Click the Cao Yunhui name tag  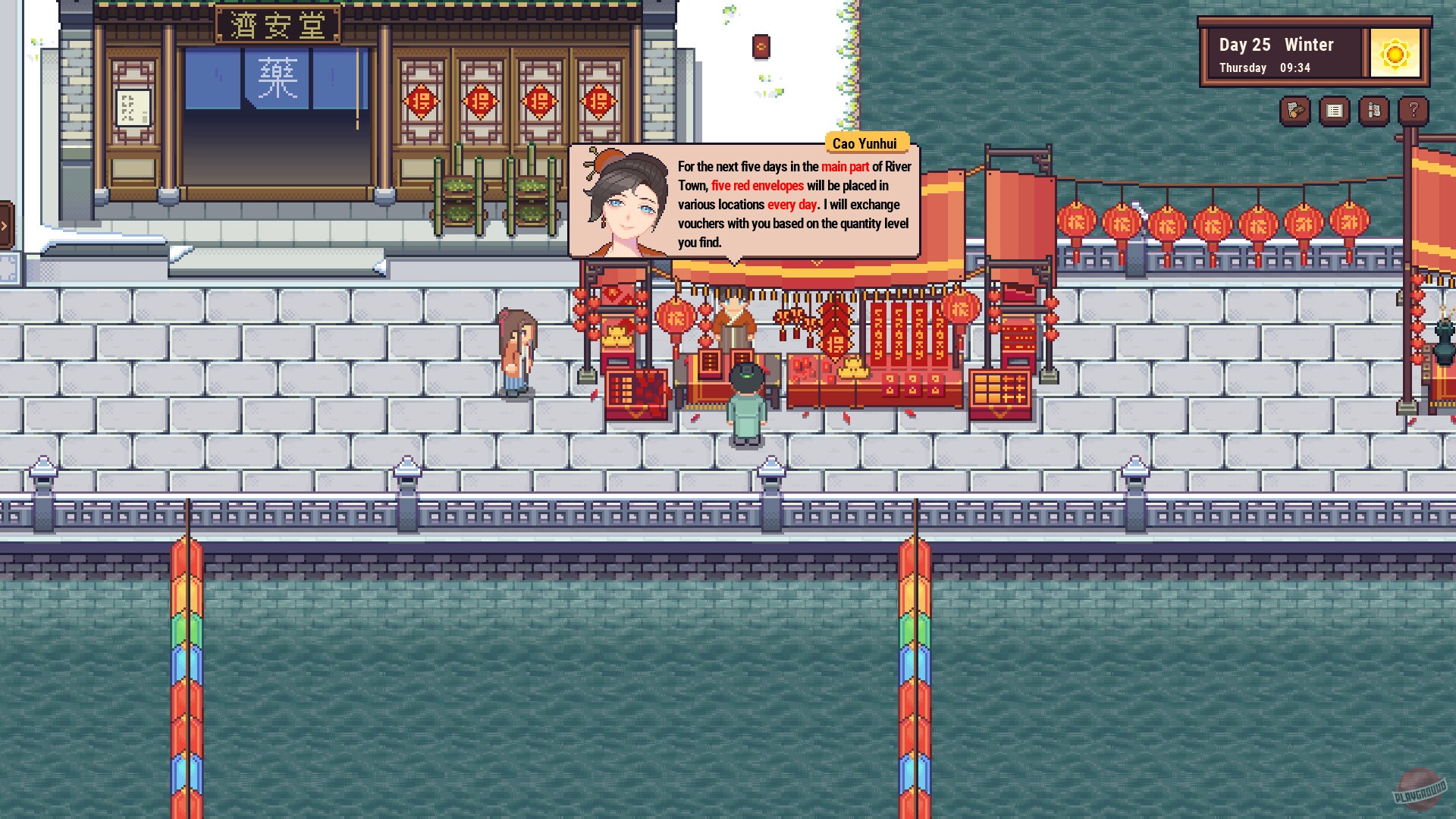tap(866, 143)
